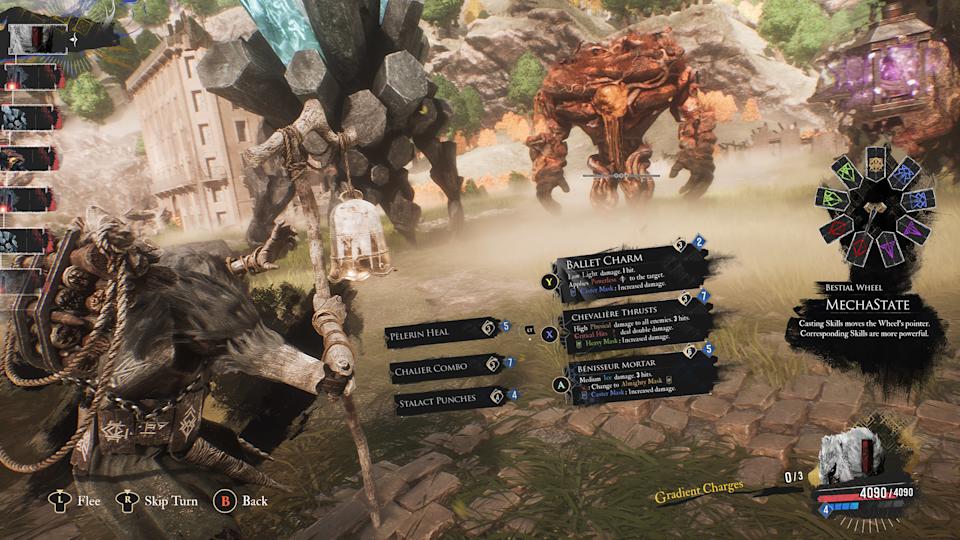The height and width of the screenshot is (540, 960).
Task: Pick the Stalact Punches skill
Action: pos(446,399)
